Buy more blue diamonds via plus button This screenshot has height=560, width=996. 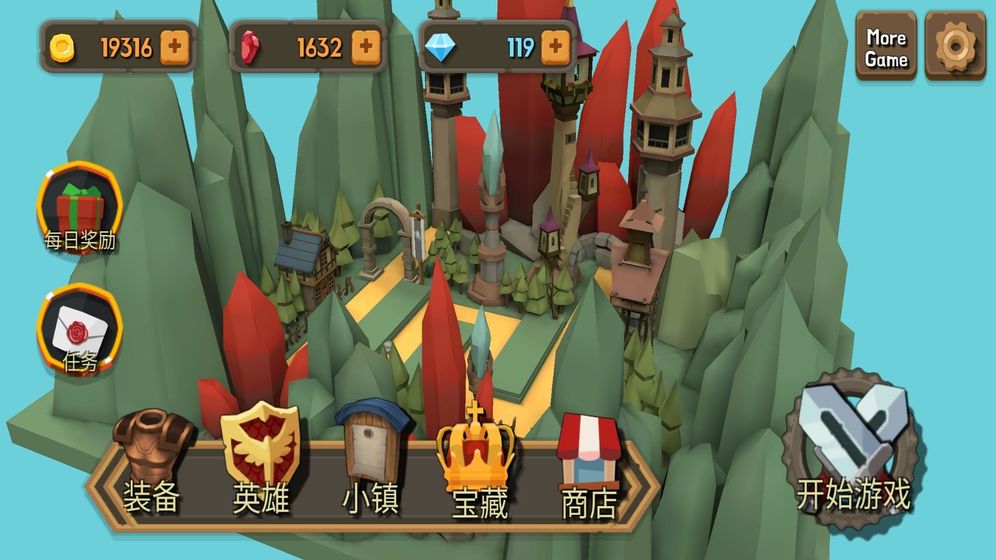[x=555, y=46]
